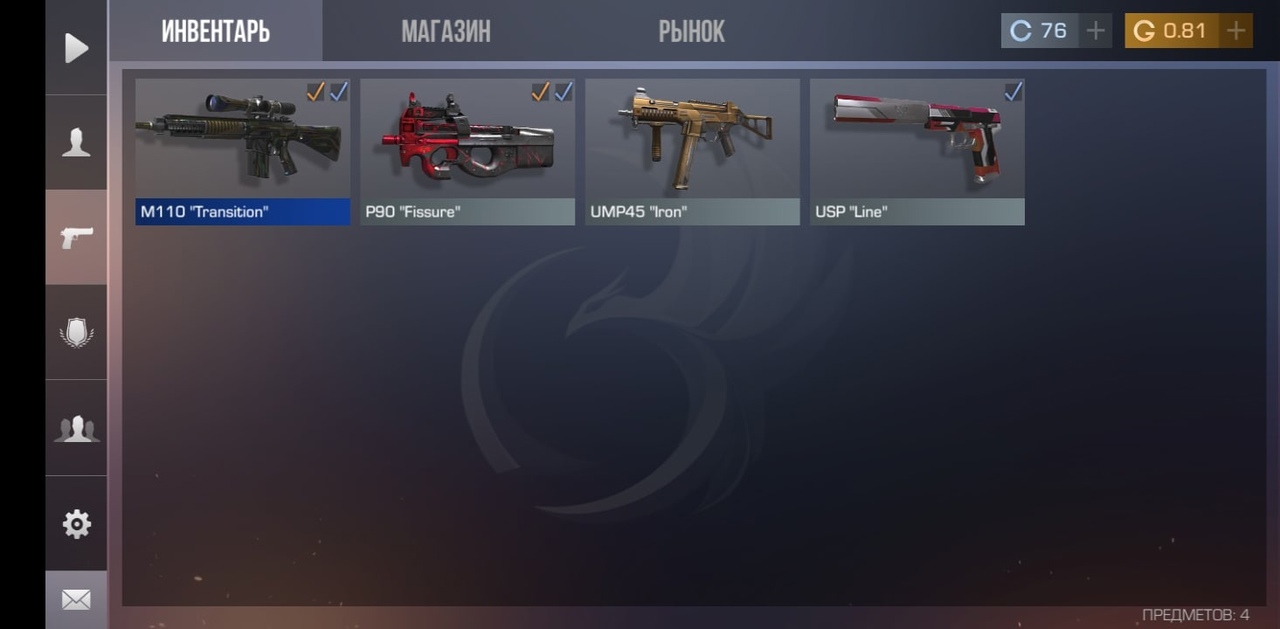Open the mail envelope icon
This screenshot has height=629, width=1280.
[x=76, y=599]
